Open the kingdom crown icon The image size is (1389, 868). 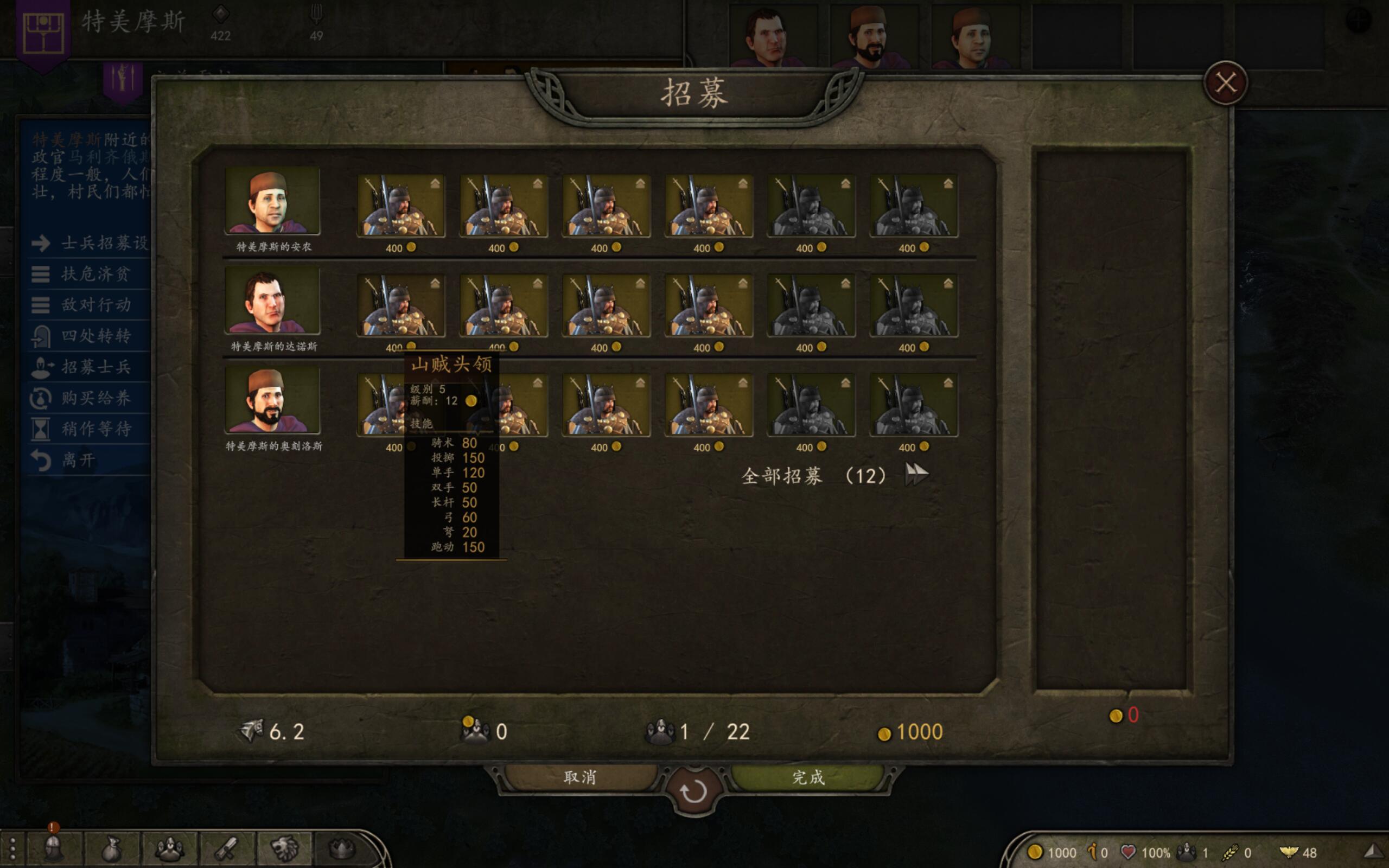pos(341,848)
